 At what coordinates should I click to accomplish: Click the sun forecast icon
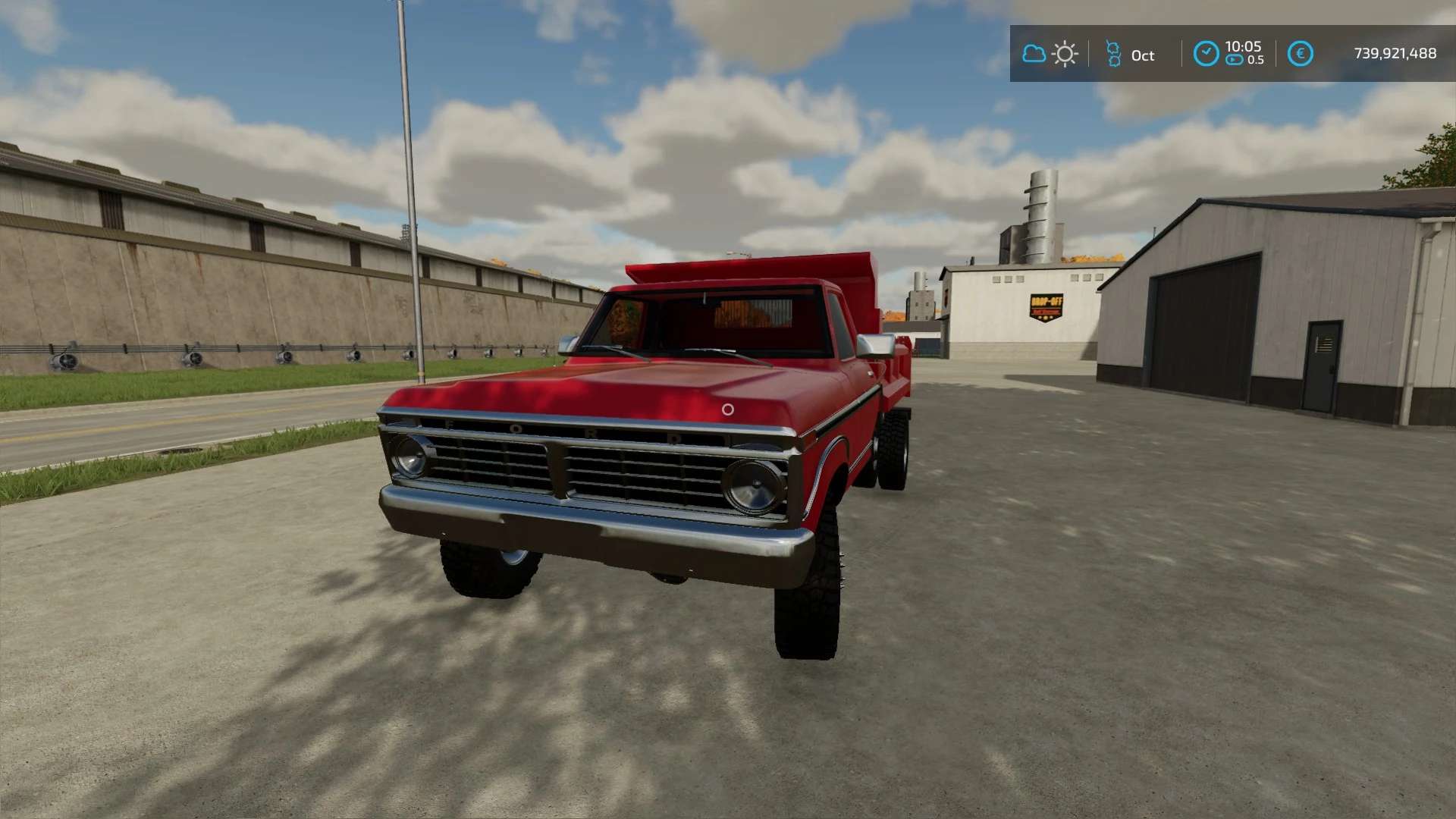(x=1065, y=54)
